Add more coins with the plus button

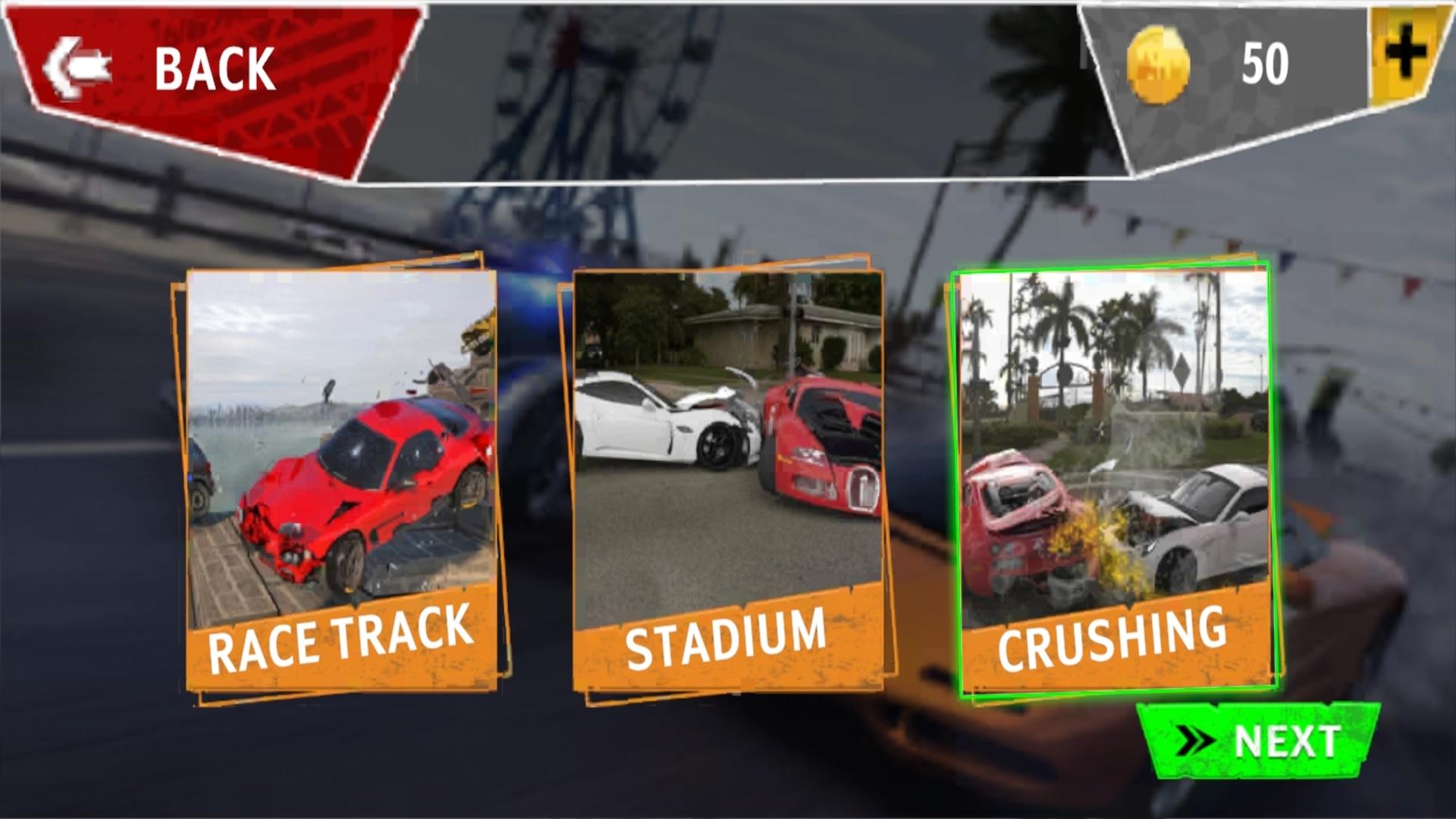[1407, 55]
